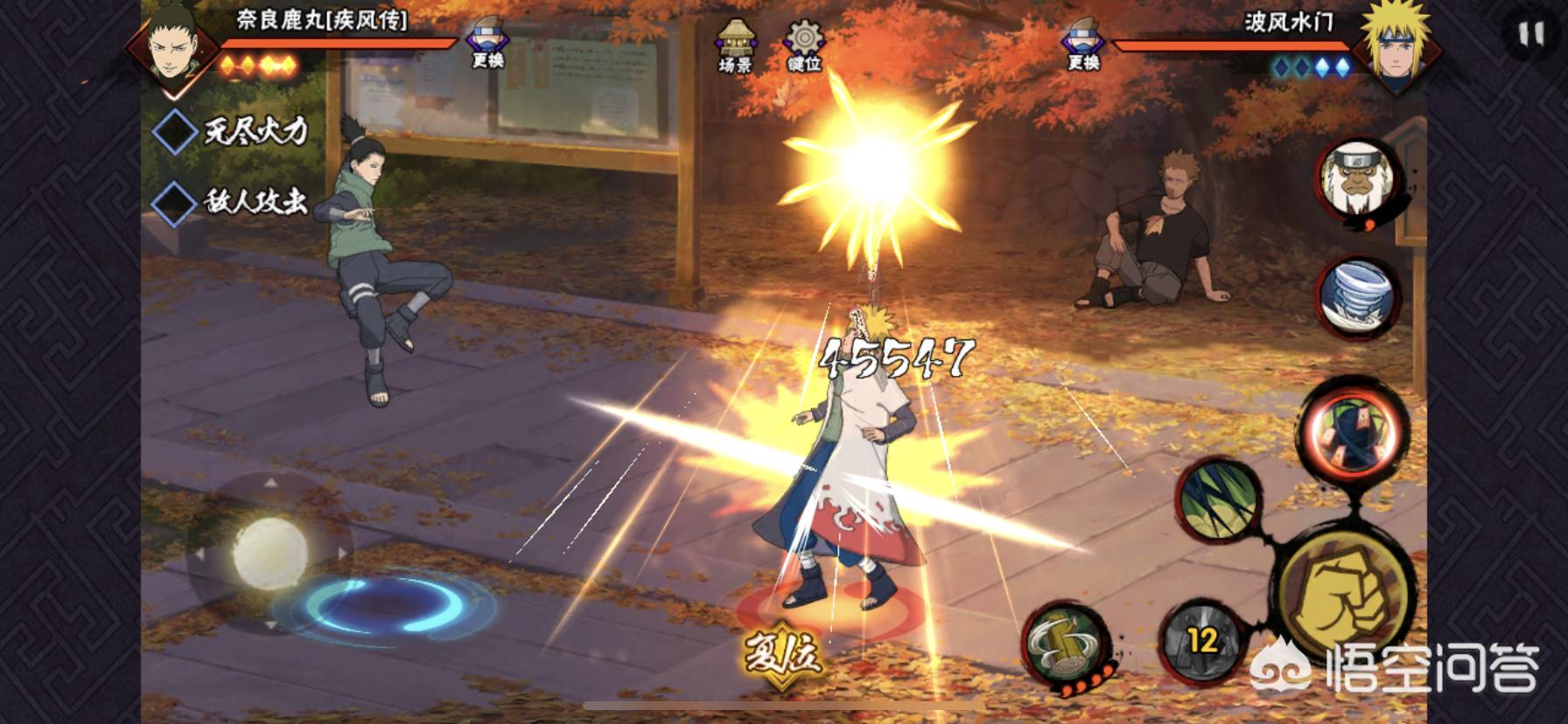Open the 键位 key layout settings
This screenshot has height=724, width=1568.
pyautogui.click(x=803, y=45)
